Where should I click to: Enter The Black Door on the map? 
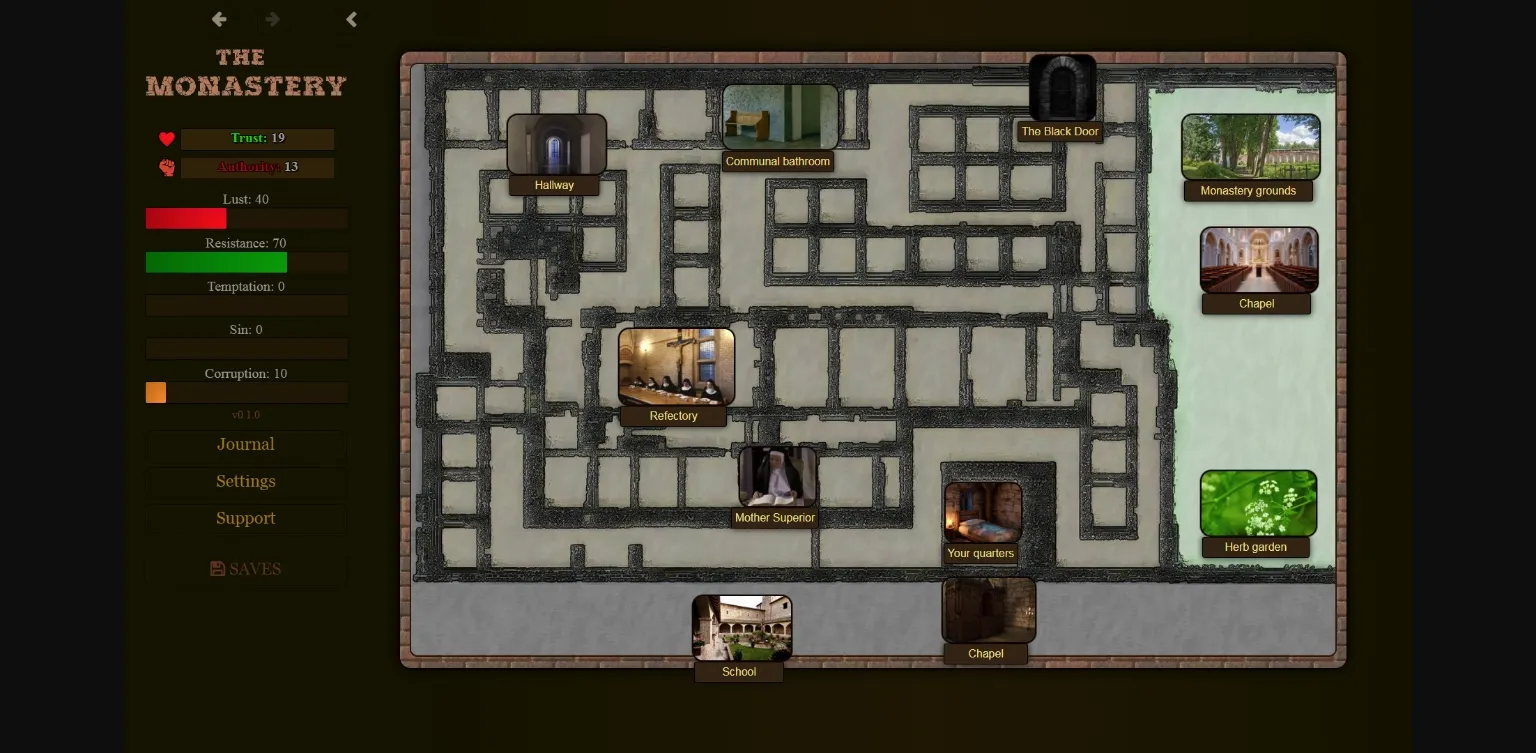pos(1062,87)
